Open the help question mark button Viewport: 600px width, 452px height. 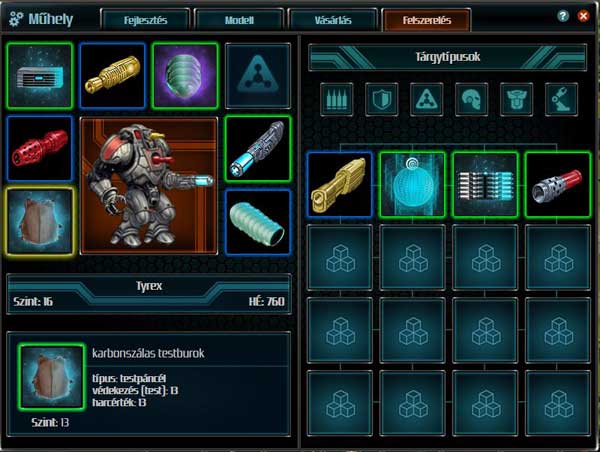click(x=563, y=17)
